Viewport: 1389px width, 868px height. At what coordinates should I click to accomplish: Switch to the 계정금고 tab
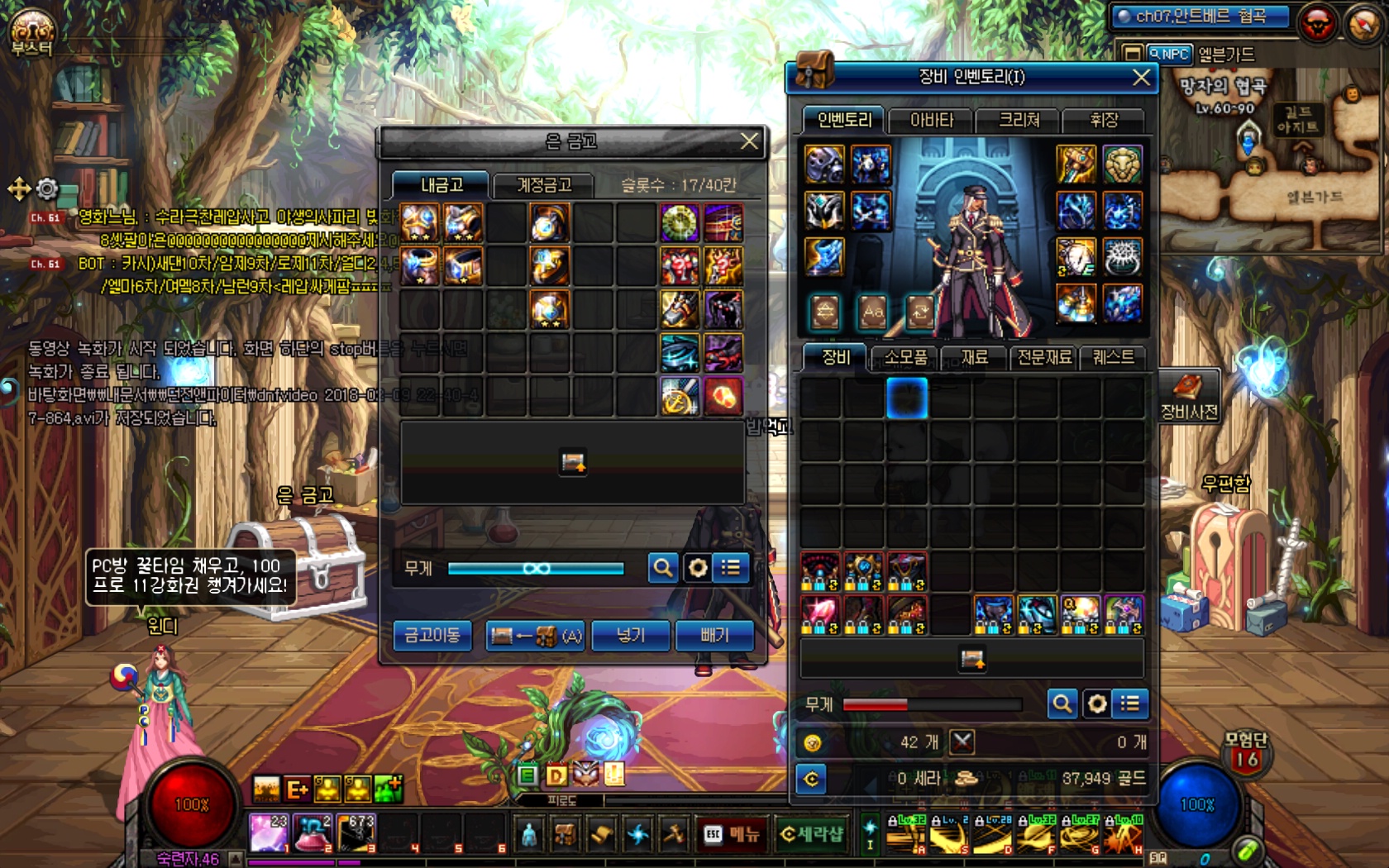(543, 185)
